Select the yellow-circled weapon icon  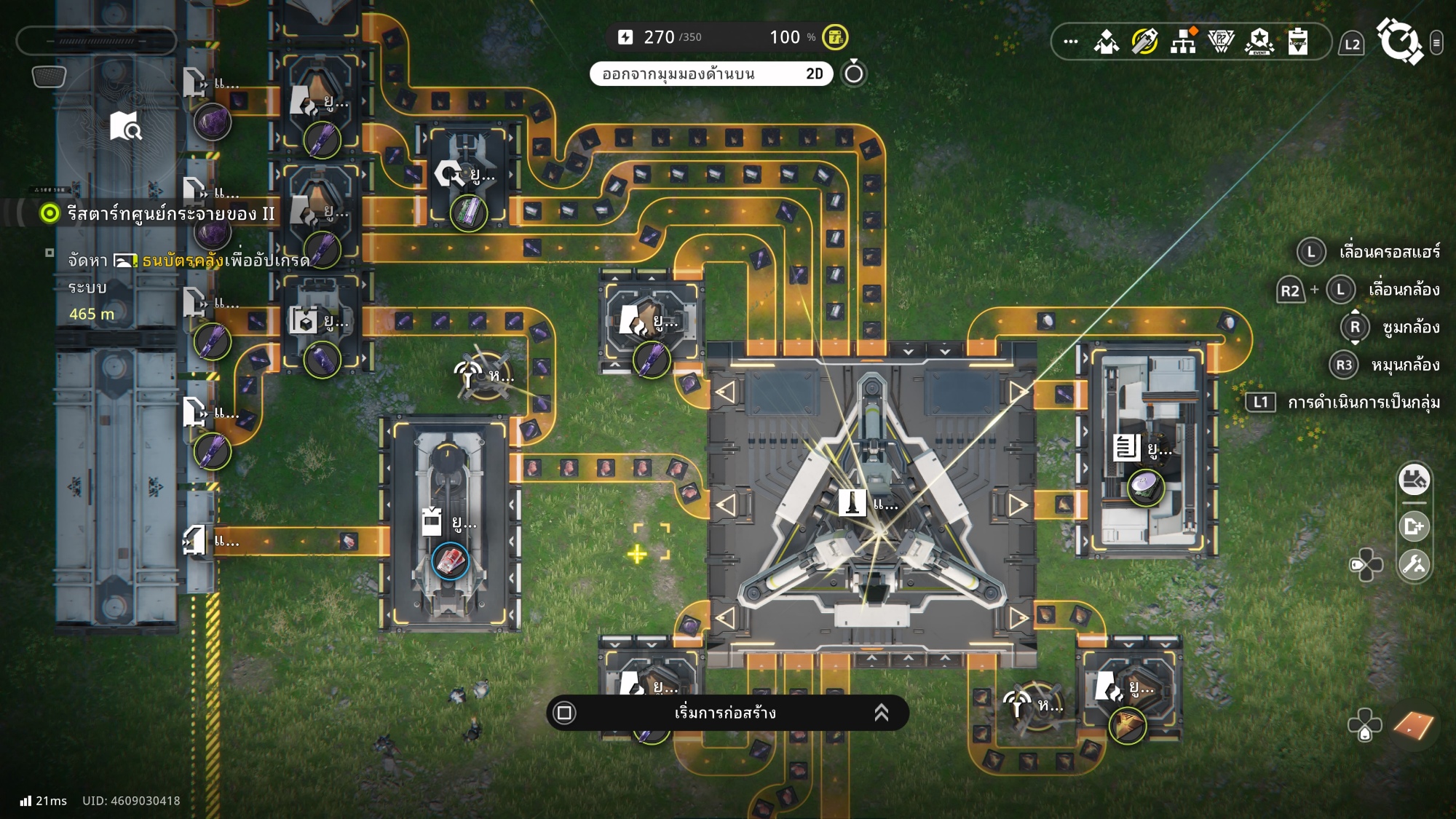pos(1144,41)
